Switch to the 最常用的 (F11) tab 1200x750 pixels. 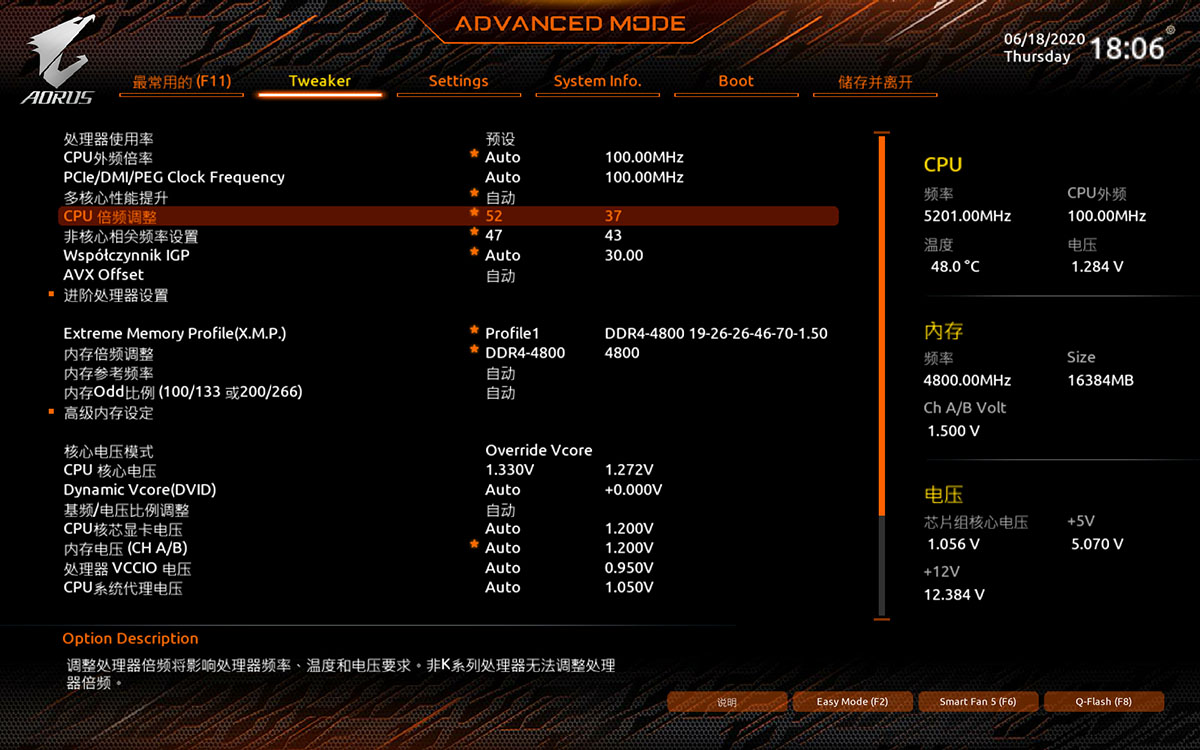pos(181,81)
